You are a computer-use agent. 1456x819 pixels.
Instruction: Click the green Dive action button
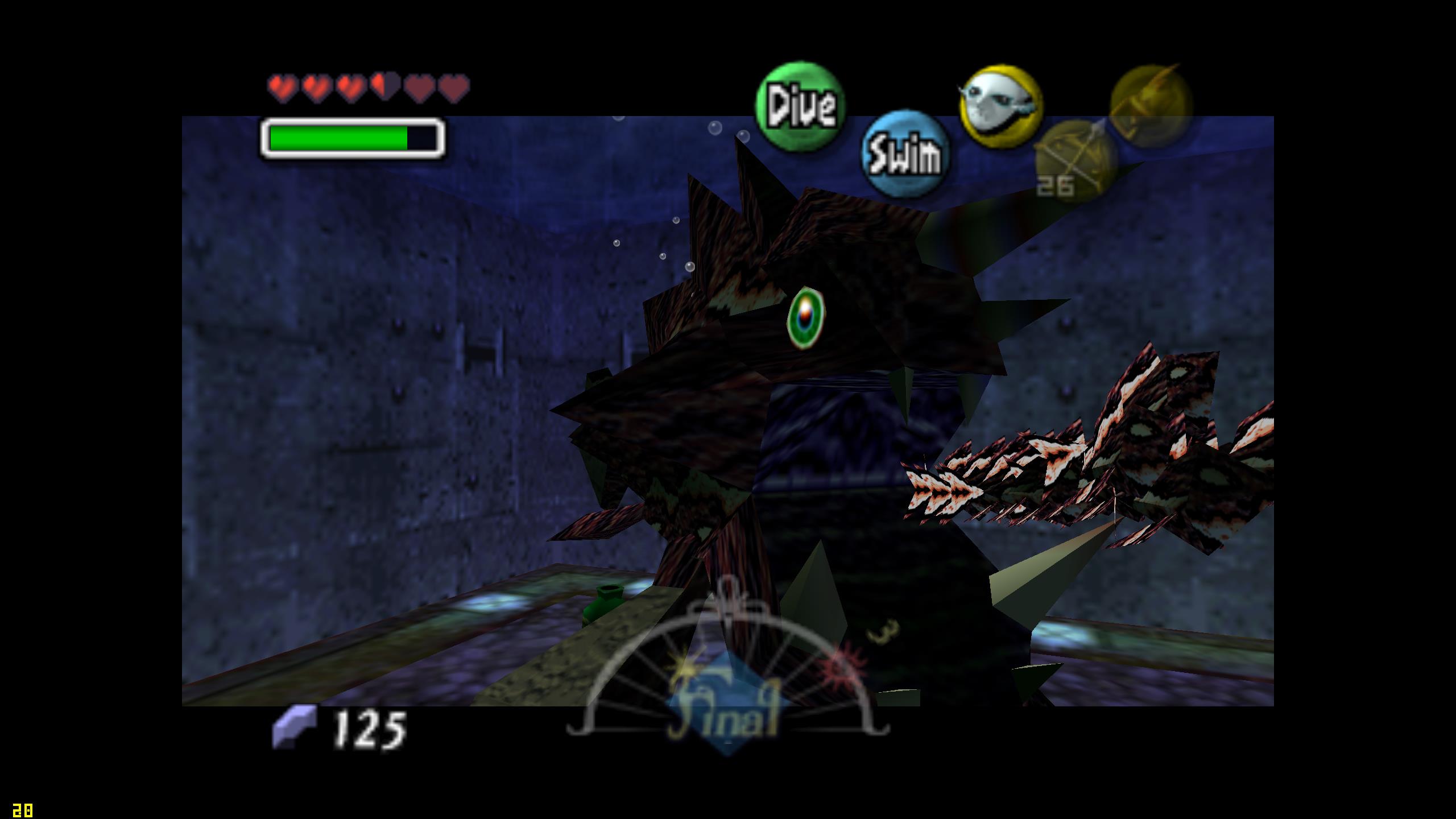pos(800,106)
